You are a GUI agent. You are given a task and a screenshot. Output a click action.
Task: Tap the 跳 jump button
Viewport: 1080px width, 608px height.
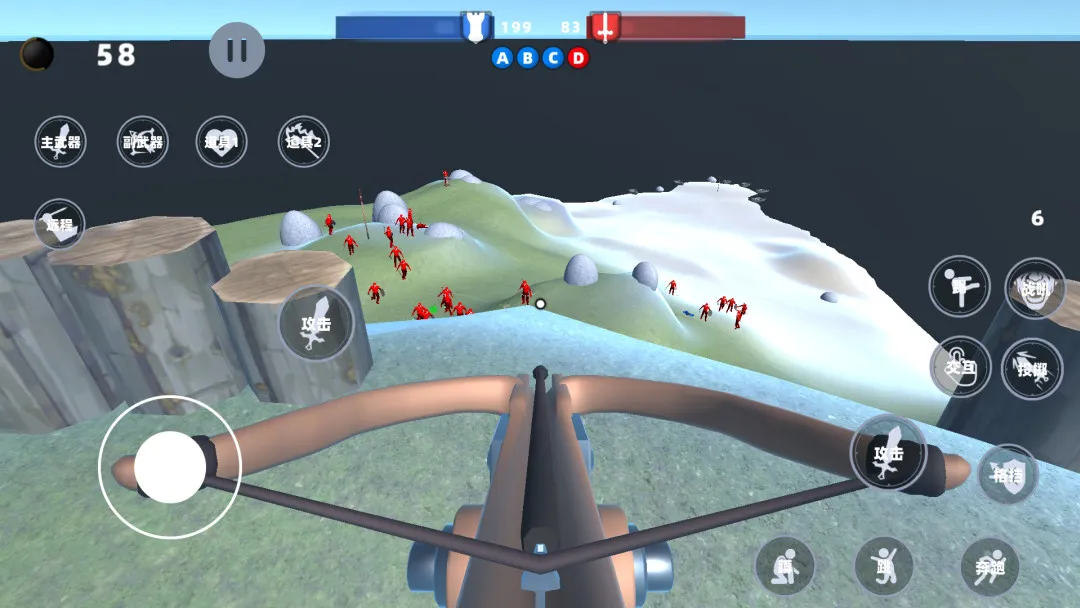[884, 566]
